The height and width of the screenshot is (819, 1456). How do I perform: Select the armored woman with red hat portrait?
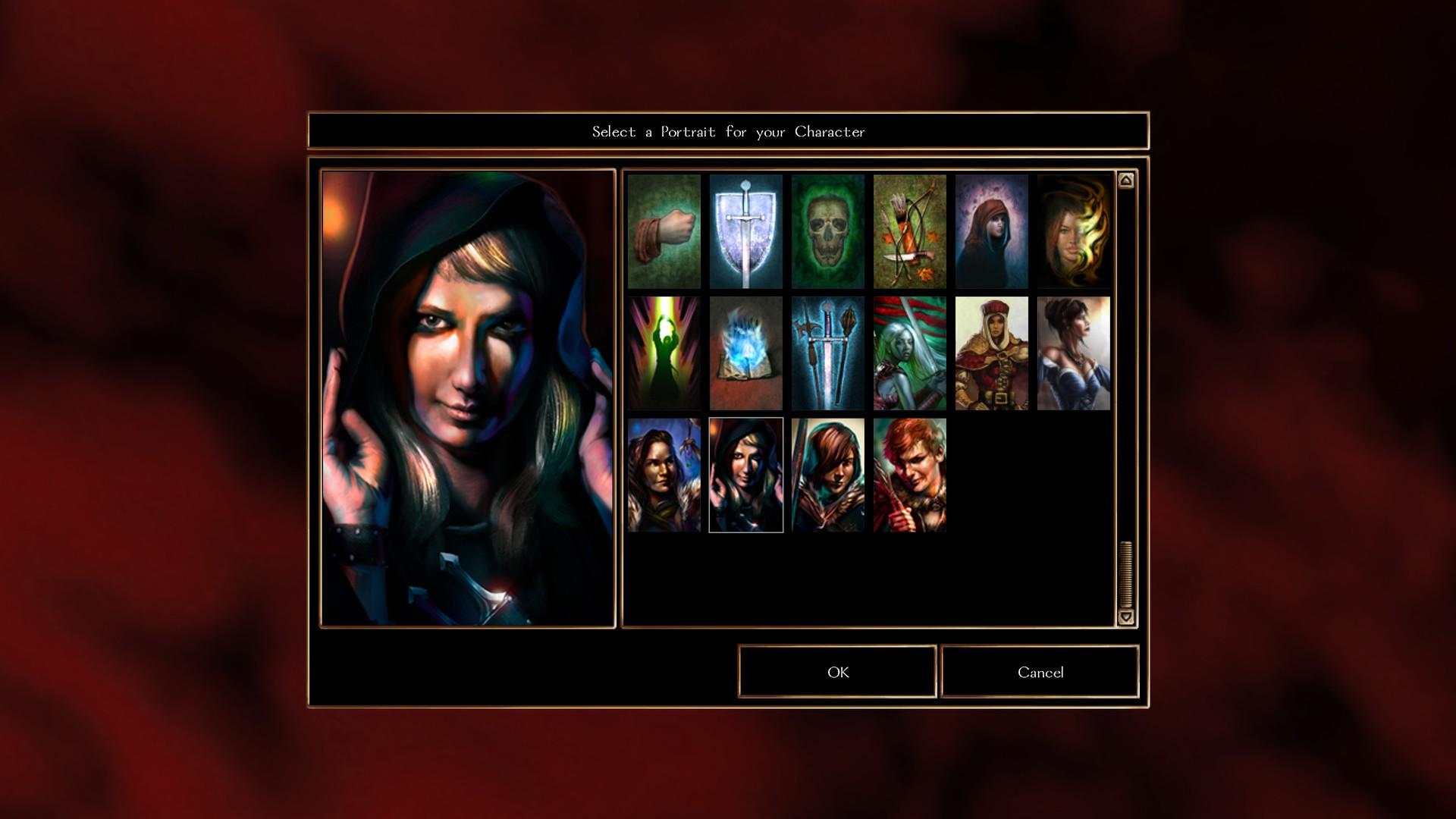click(x=990, y=353)
